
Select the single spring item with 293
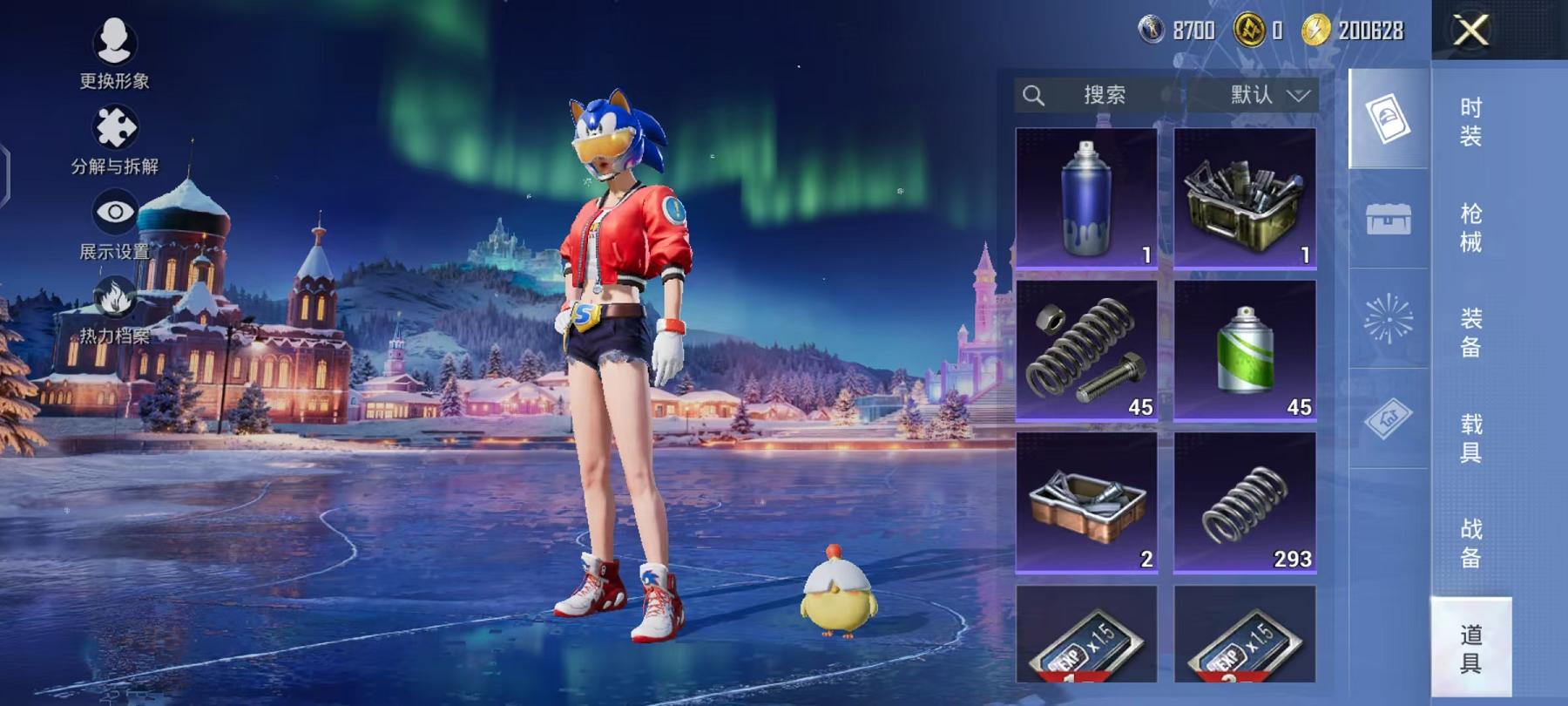(1245, 502)
